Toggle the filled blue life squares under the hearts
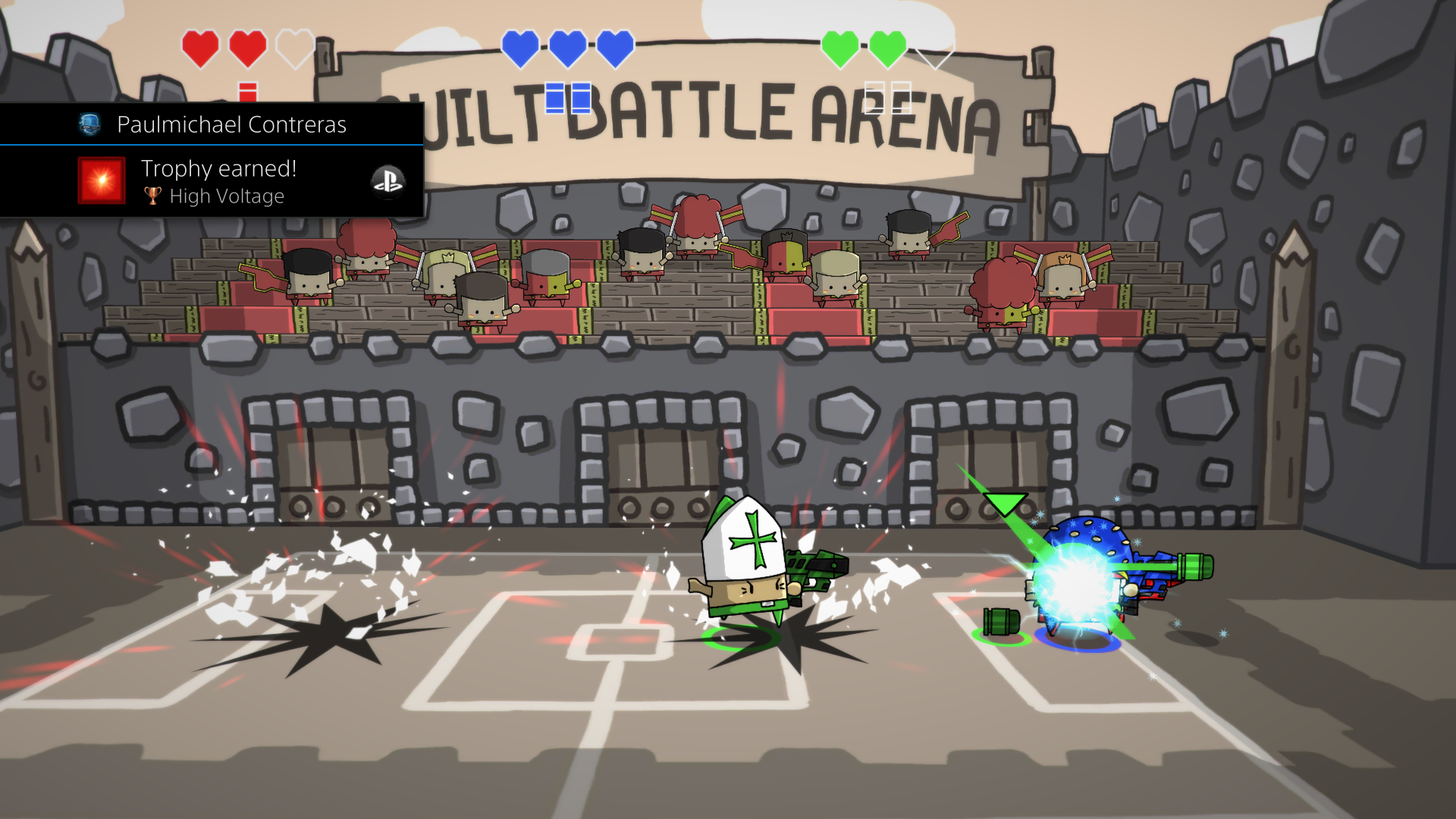 [x=567, y=96]
